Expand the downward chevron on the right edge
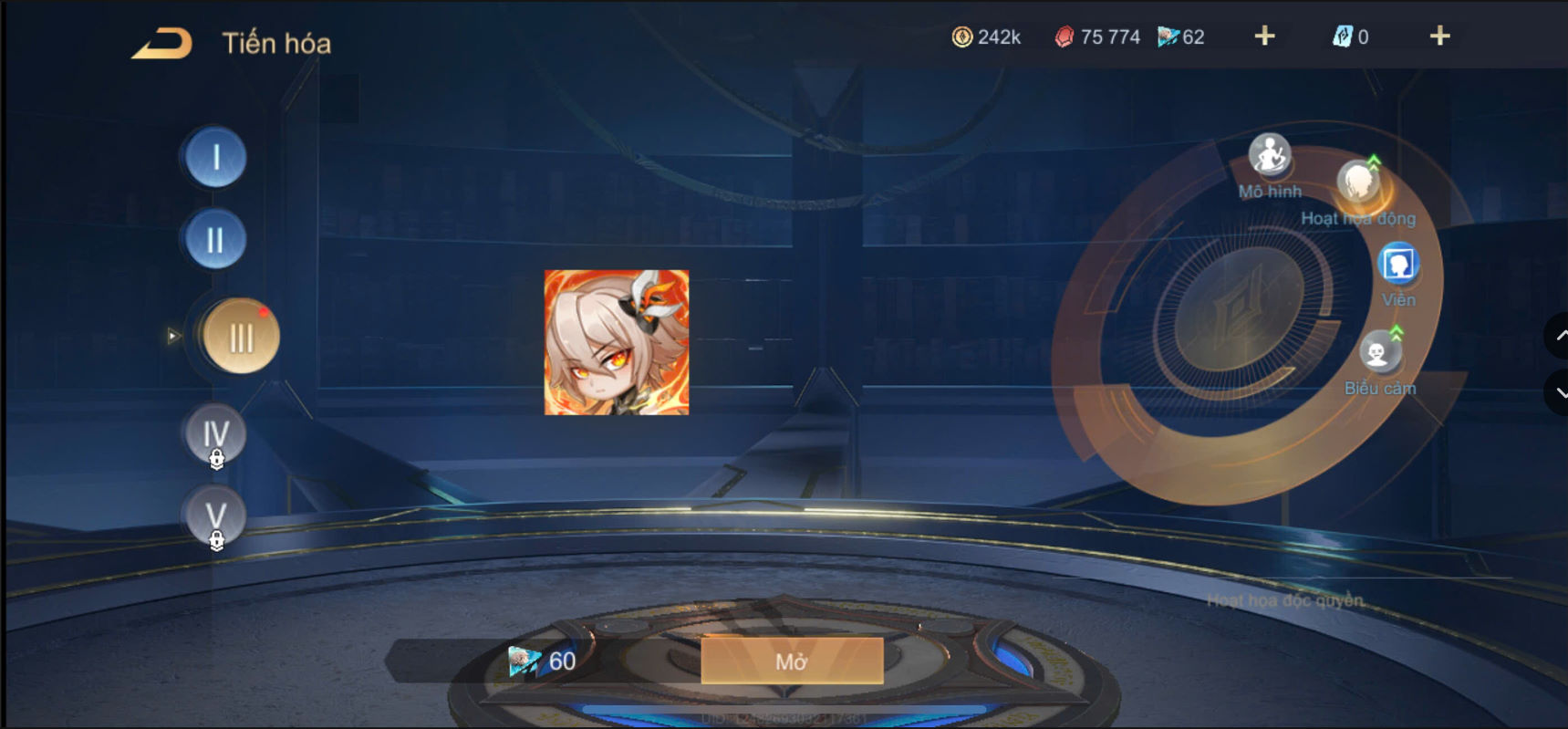The width and height of the screenshot is (1568, 729). [1561, 392]
